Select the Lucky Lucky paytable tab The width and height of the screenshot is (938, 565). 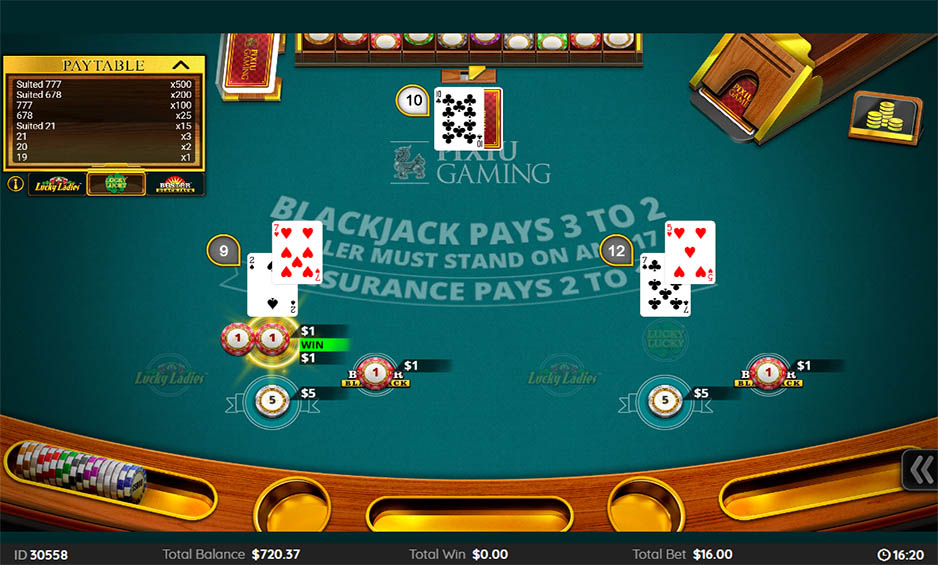[108, 184]
